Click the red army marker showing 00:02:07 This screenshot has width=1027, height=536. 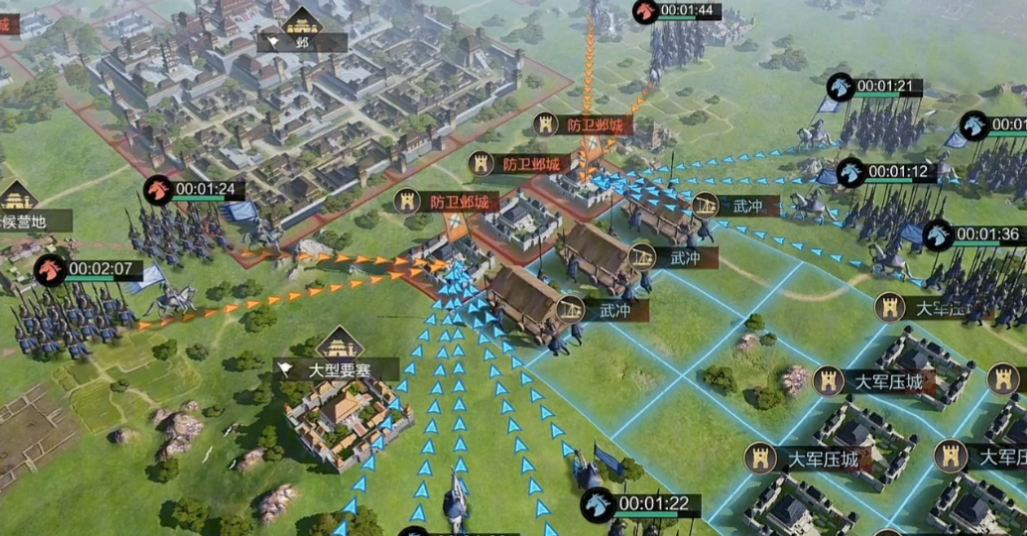(x=49, y=269)
